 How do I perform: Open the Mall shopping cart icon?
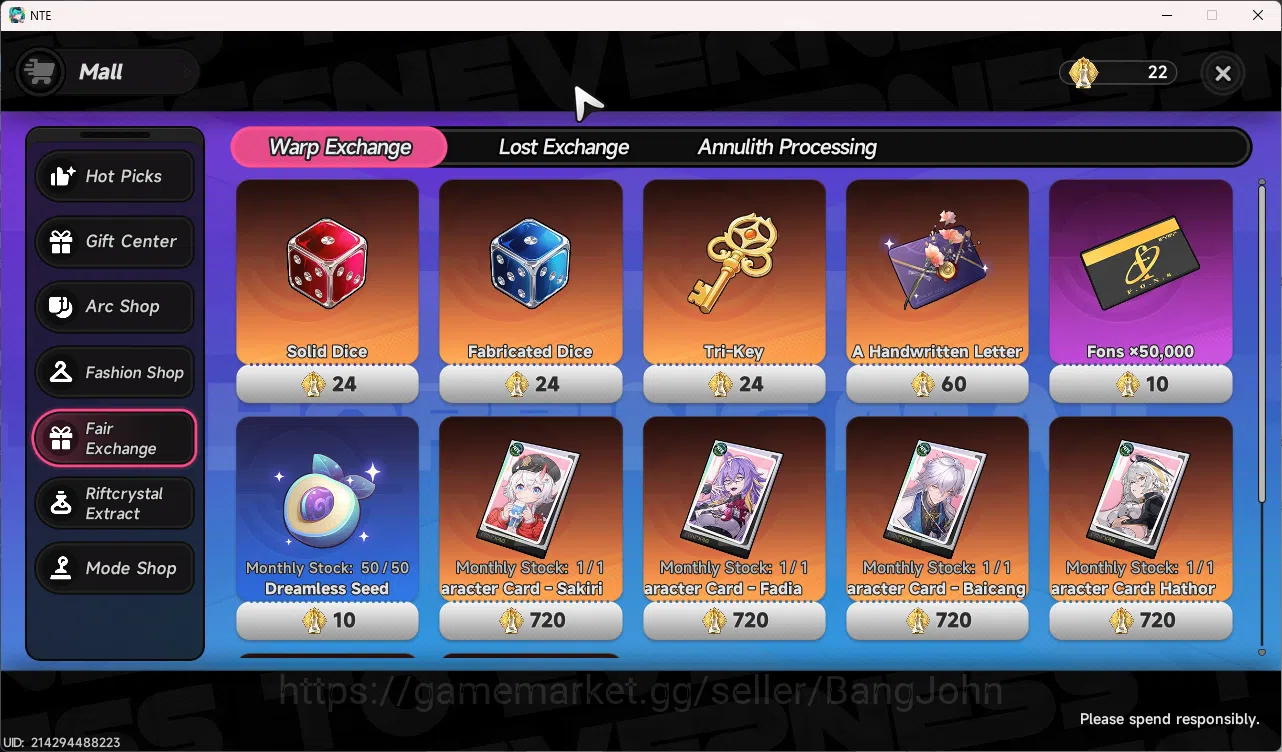pos(39,72)
